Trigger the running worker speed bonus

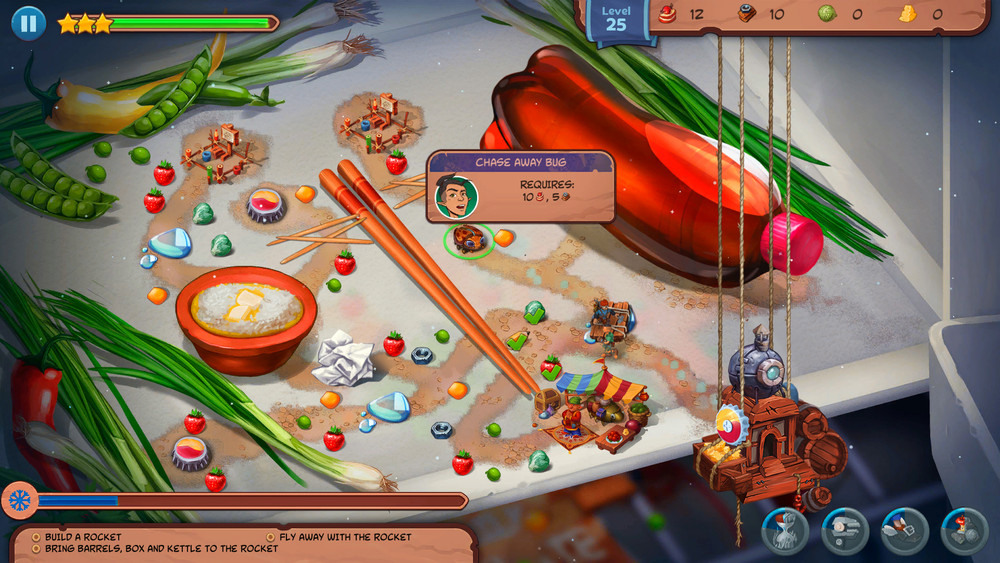(x=905, y=531)
